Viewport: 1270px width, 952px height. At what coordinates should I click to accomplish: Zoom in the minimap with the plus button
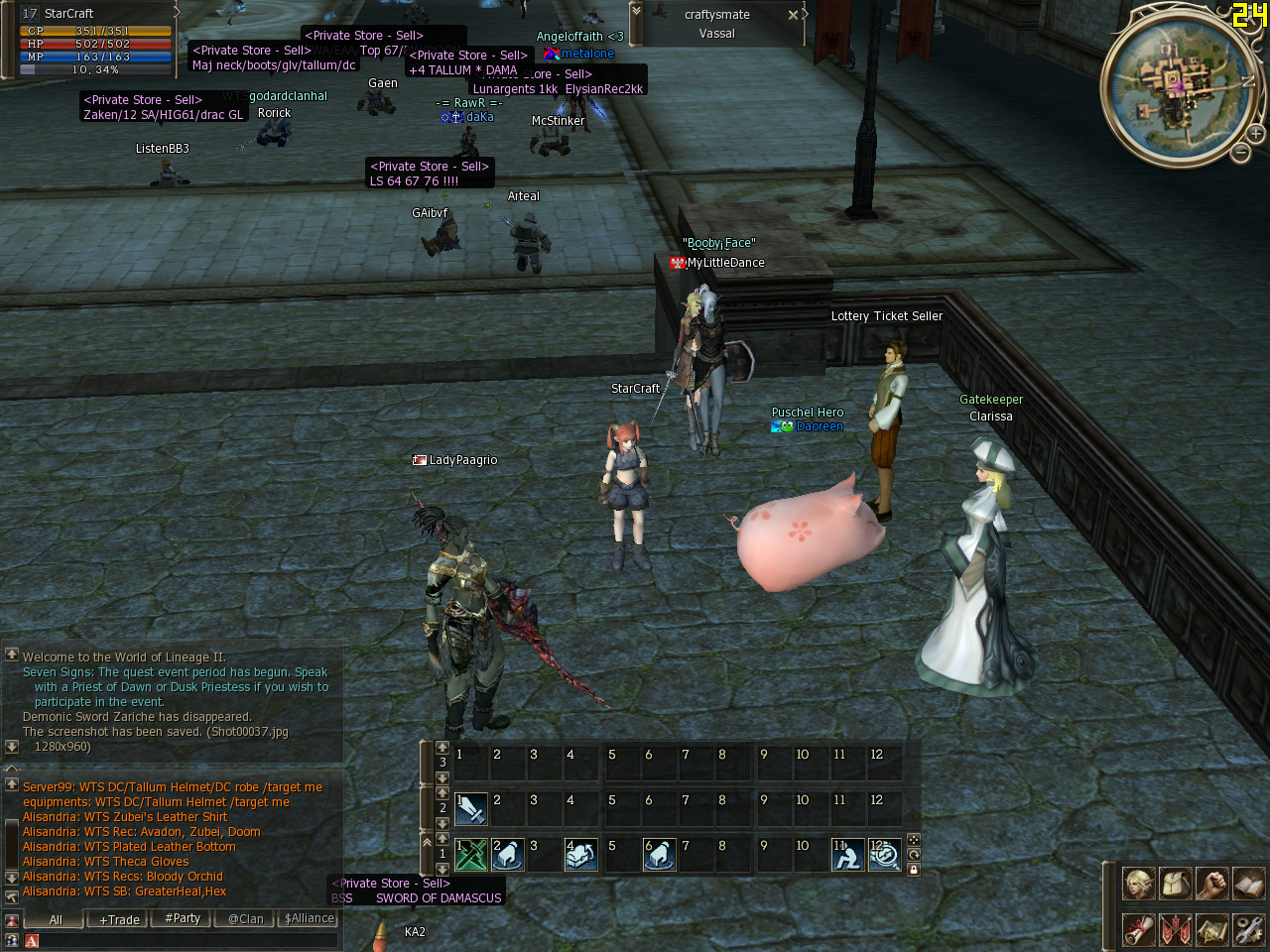point(1255,134)
